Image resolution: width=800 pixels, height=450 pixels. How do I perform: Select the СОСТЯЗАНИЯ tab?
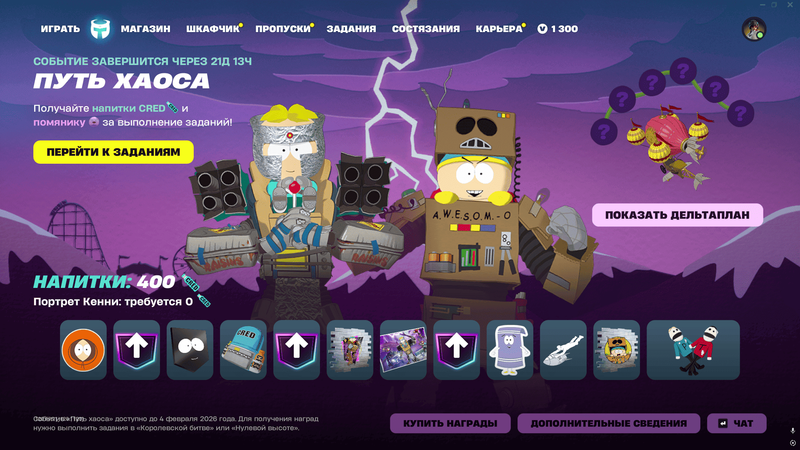coord(426,29)
